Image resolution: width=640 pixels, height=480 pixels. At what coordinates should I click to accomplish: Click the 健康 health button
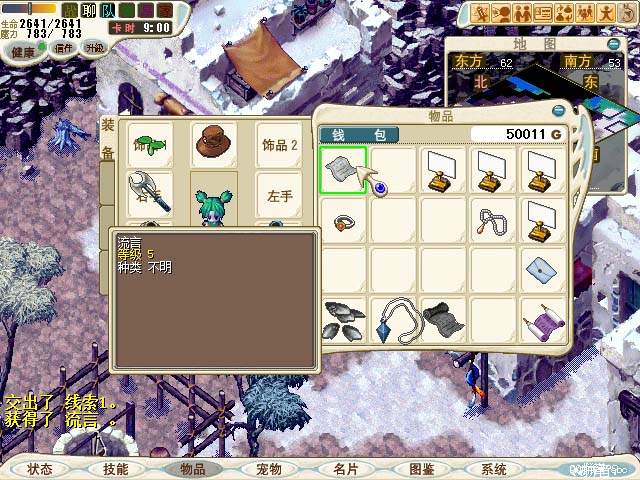click(x=24, y=50)
